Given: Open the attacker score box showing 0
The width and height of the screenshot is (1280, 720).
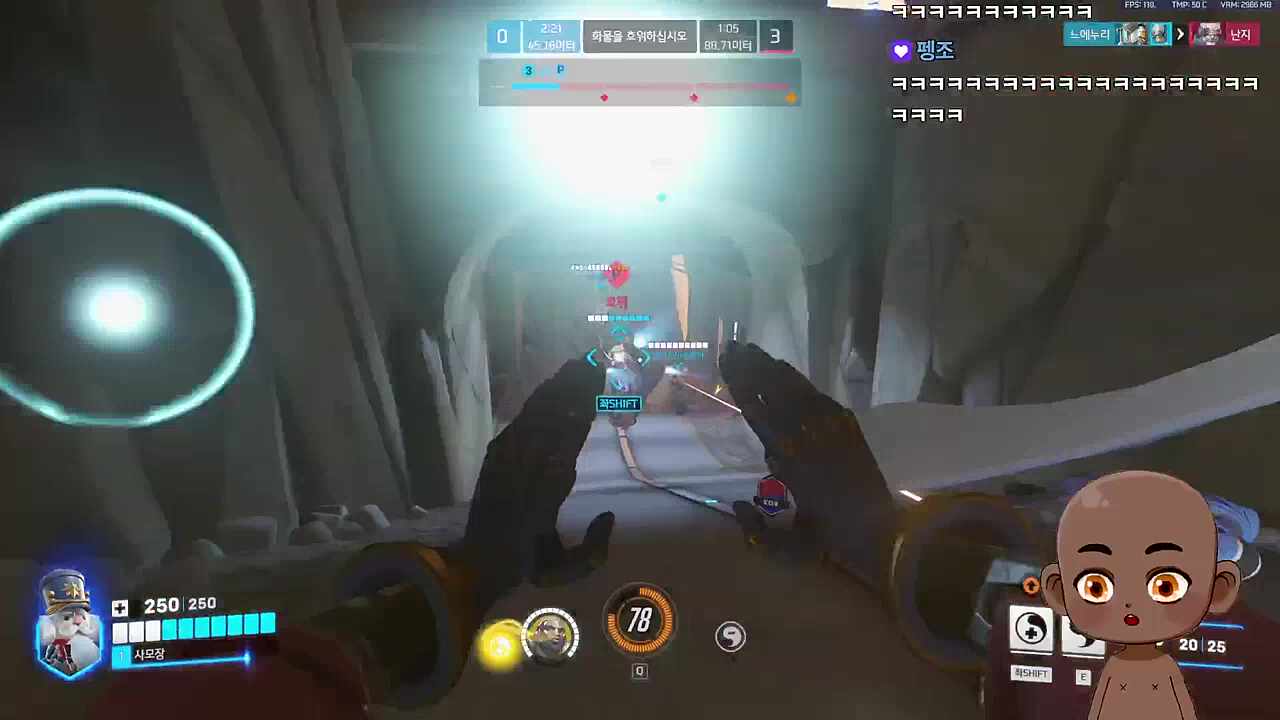Looking at the screenshot, I should coord(502,36).
